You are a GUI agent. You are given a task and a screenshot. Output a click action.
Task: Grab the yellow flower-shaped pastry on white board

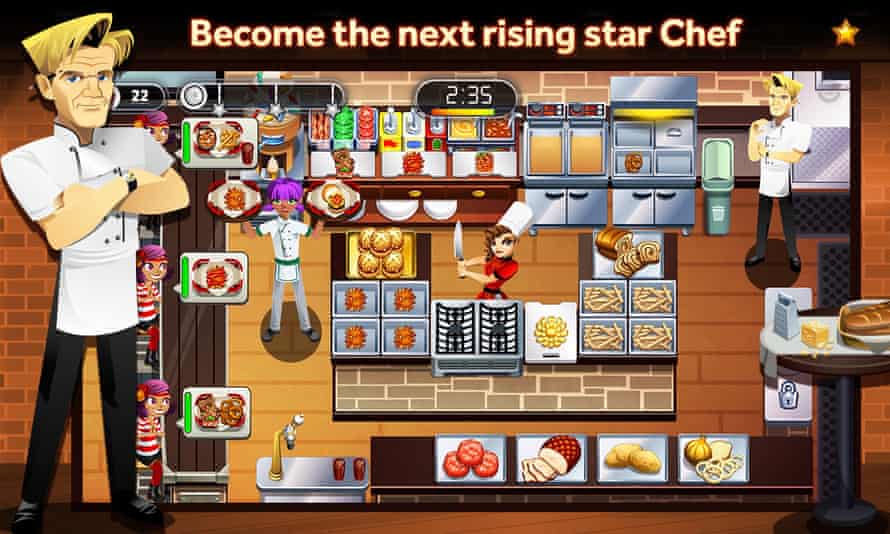point(550,330)
